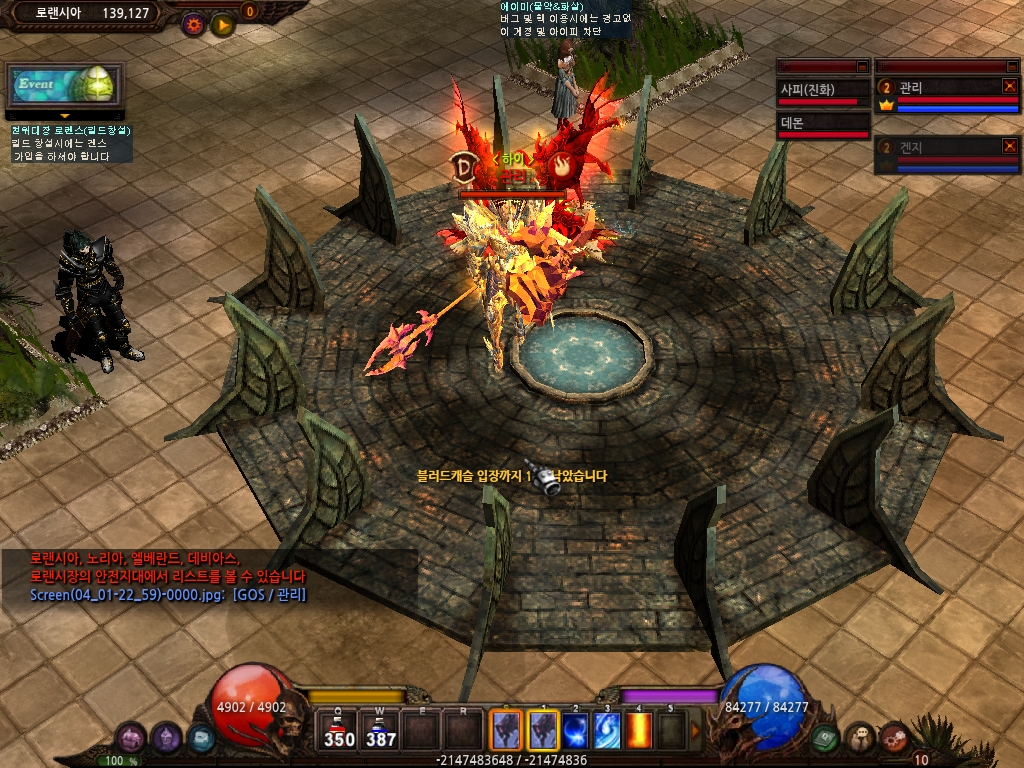Viewport: 1024px width, 768px height.
Task: Expand the arrow below the Event banner
Action: (x=65, y=117)
